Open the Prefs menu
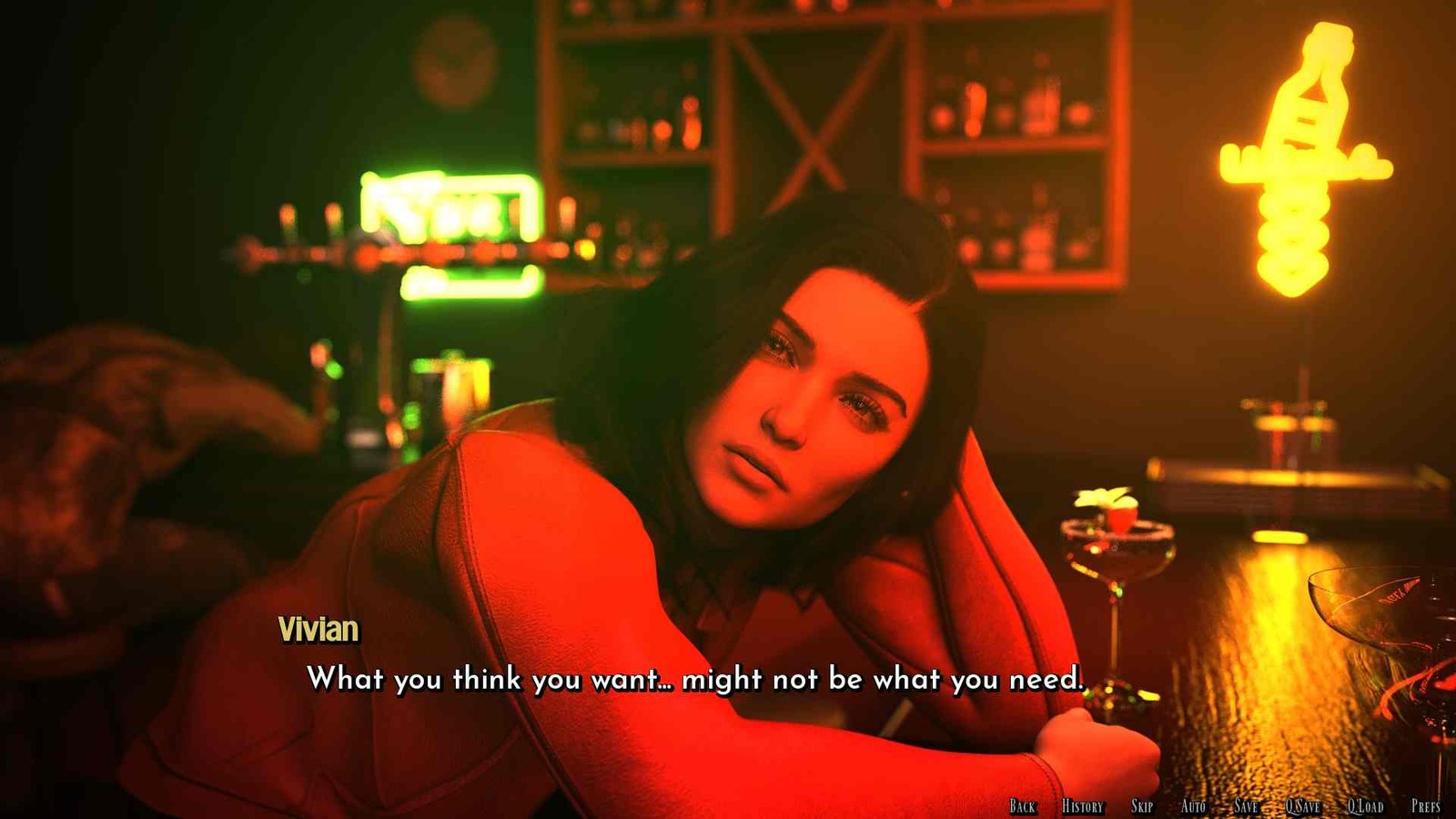 pyautogui.click(x=1425, y=805)
